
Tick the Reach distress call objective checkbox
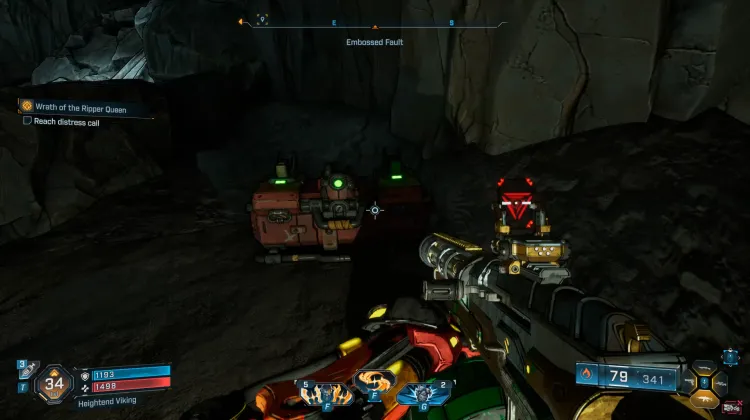point(27,120)
